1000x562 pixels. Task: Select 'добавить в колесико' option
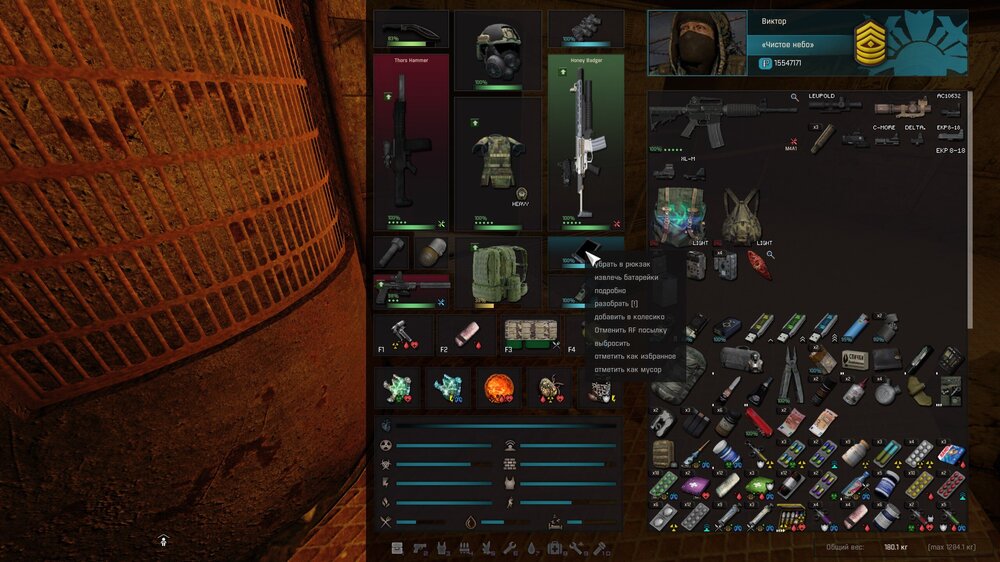(629, 316)
